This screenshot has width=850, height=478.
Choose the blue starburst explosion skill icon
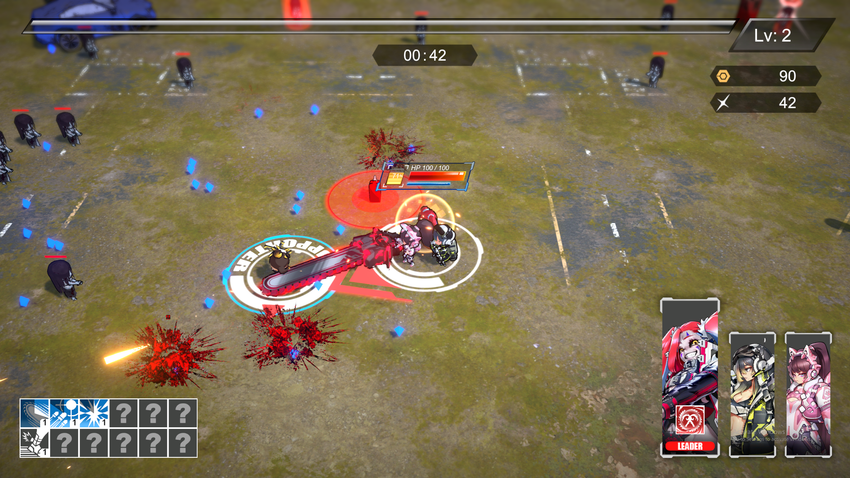tap(94, 413)
